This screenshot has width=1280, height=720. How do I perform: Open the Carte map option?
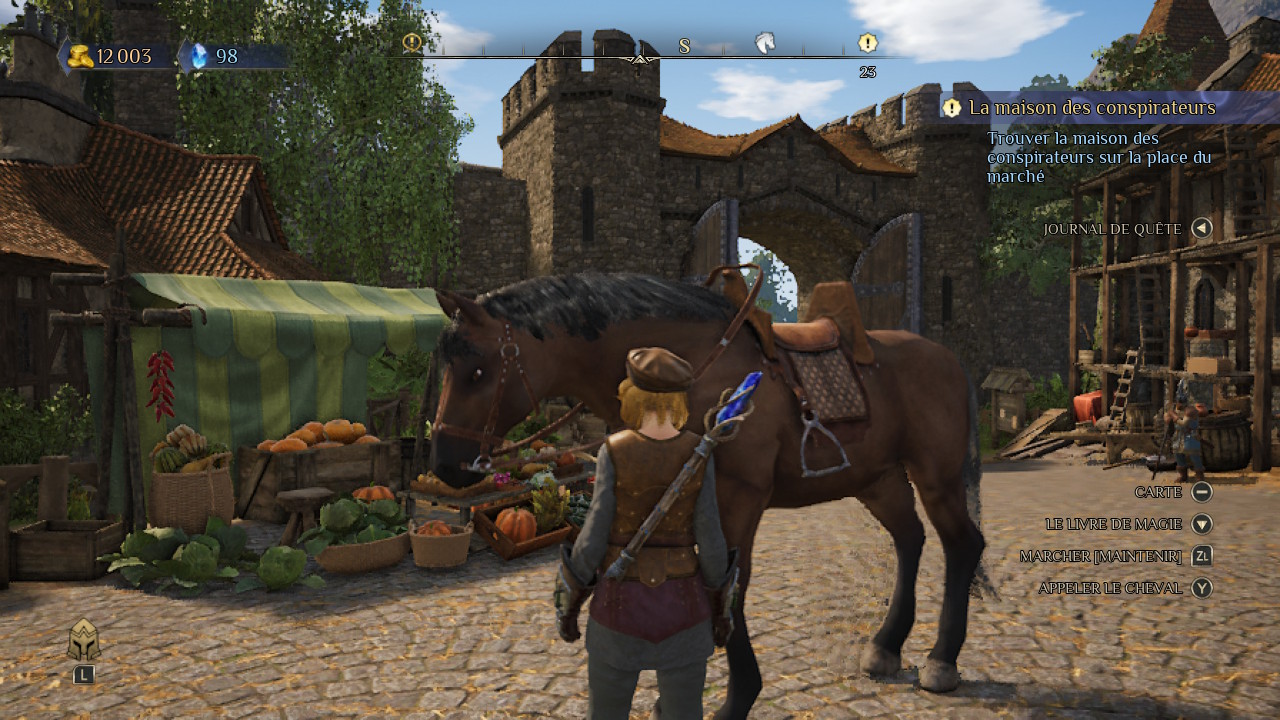(1158, 492)
